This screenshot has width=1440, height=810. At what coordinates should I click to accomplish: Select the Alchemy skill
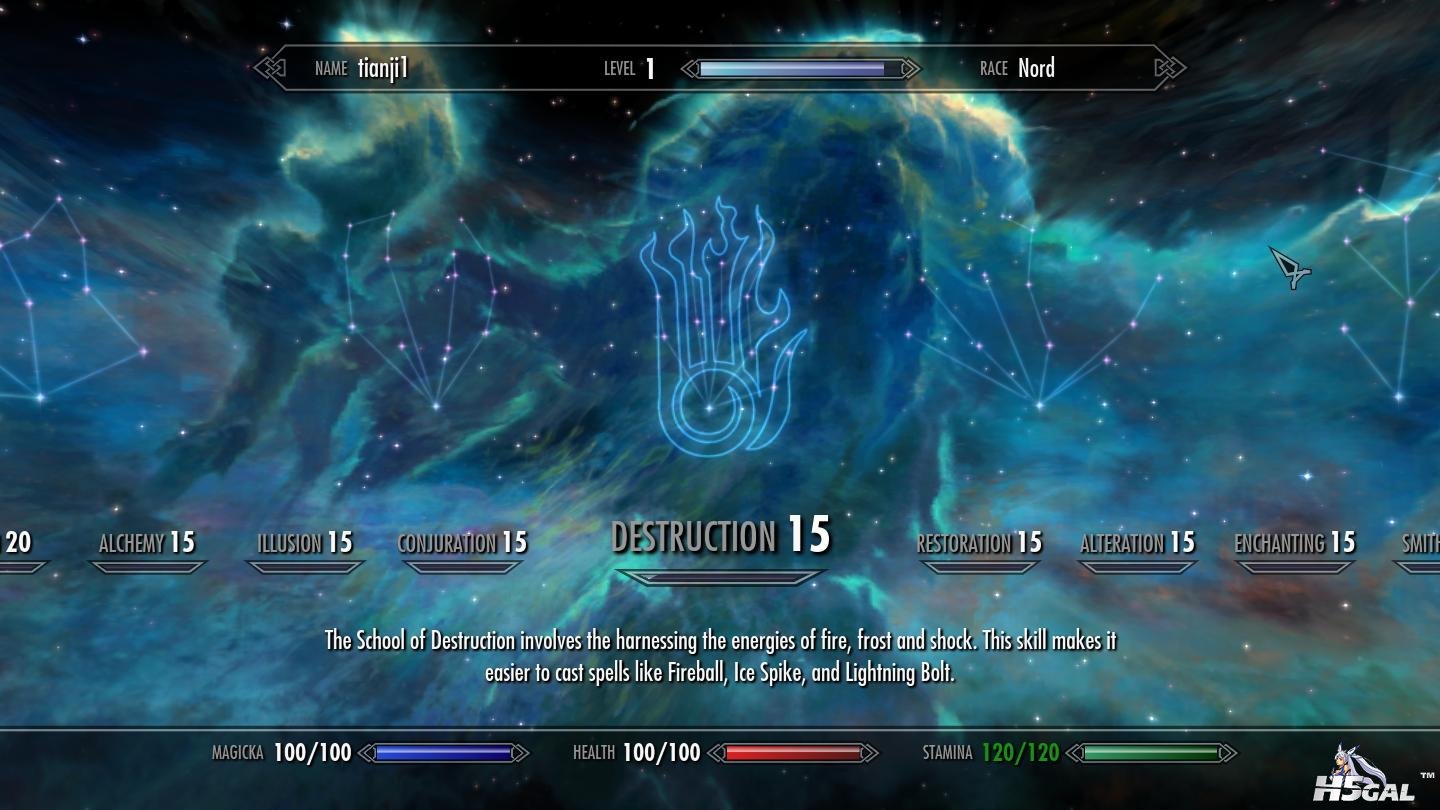[147, 543]
